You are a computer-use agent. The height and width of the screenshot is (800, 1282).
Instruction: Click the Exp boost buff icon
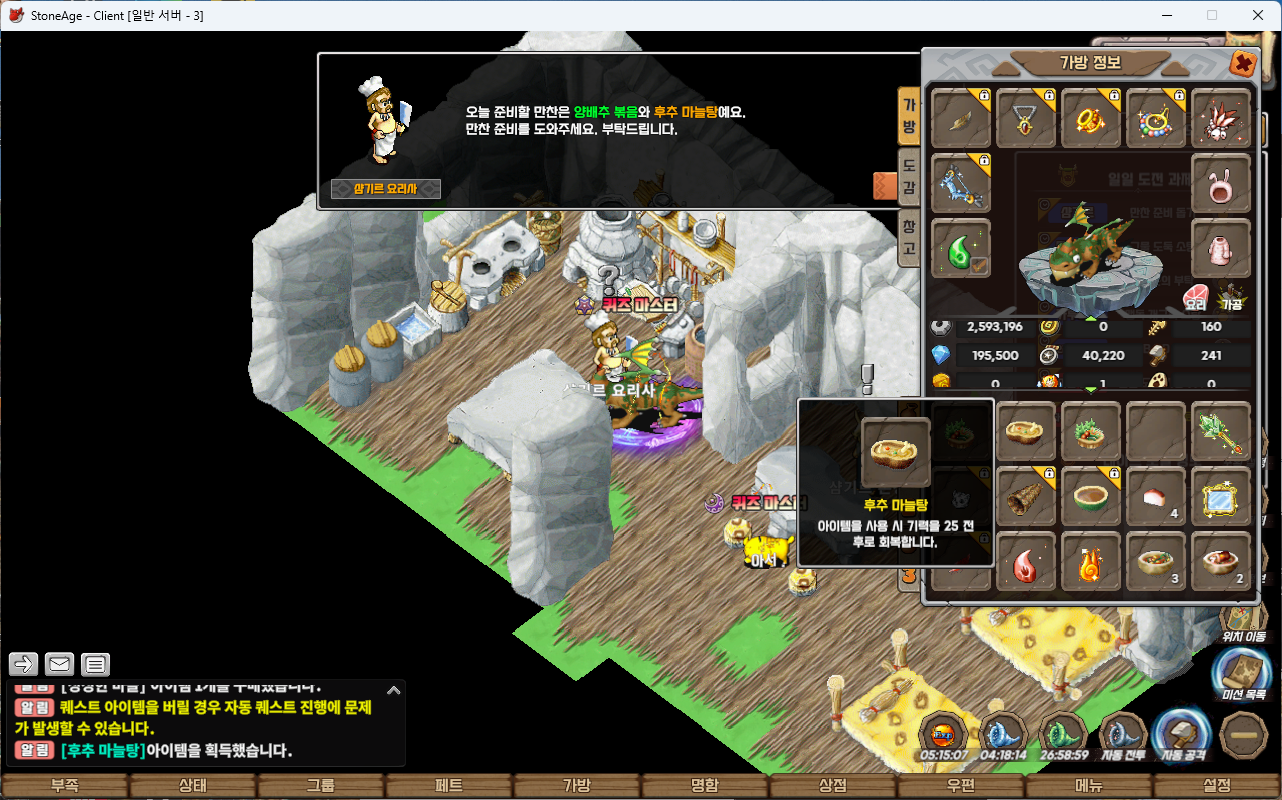(x=943, y=735)
